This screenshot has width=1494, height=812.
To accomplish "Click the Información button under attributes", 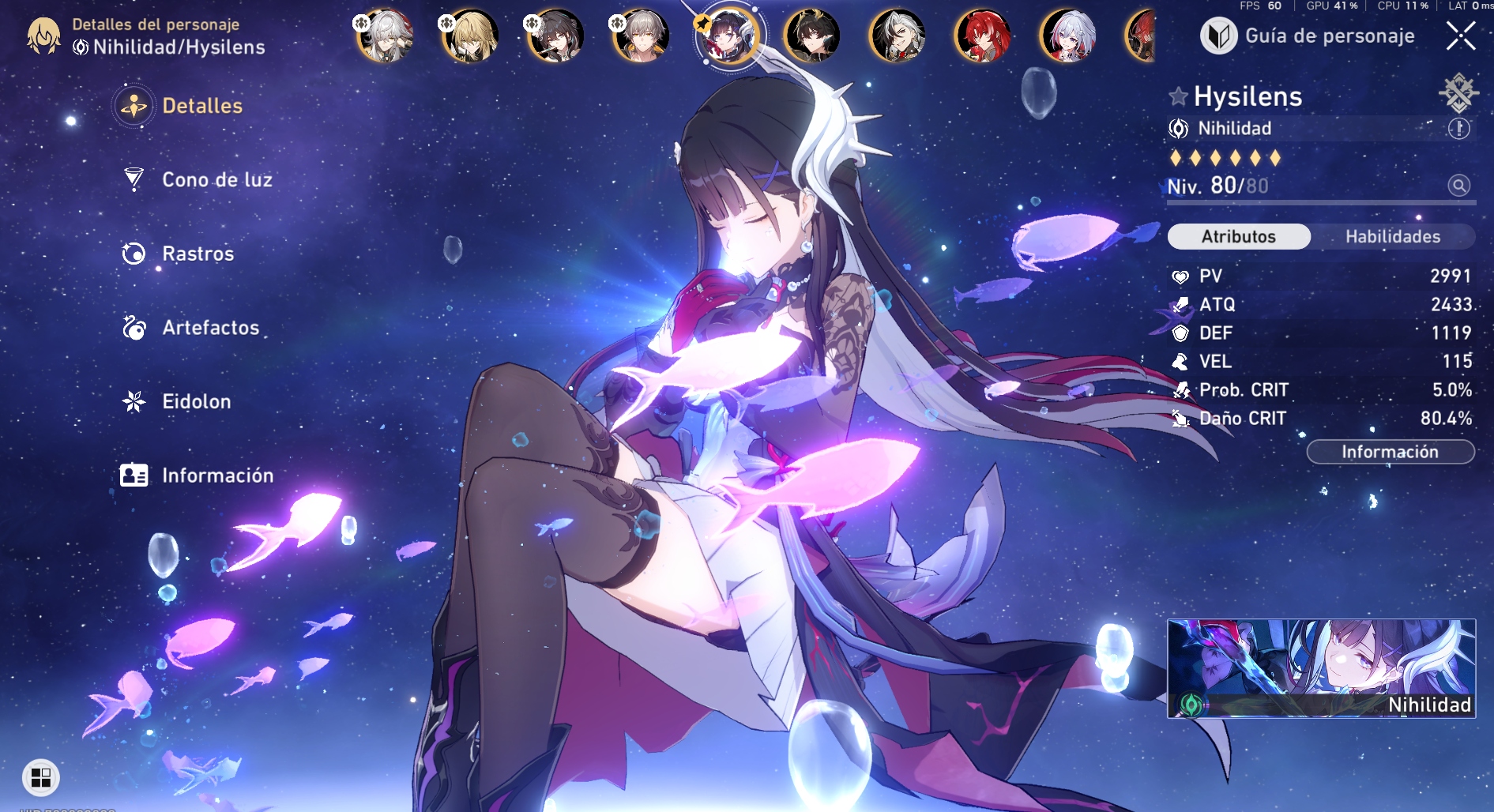I will (1390, 452).
